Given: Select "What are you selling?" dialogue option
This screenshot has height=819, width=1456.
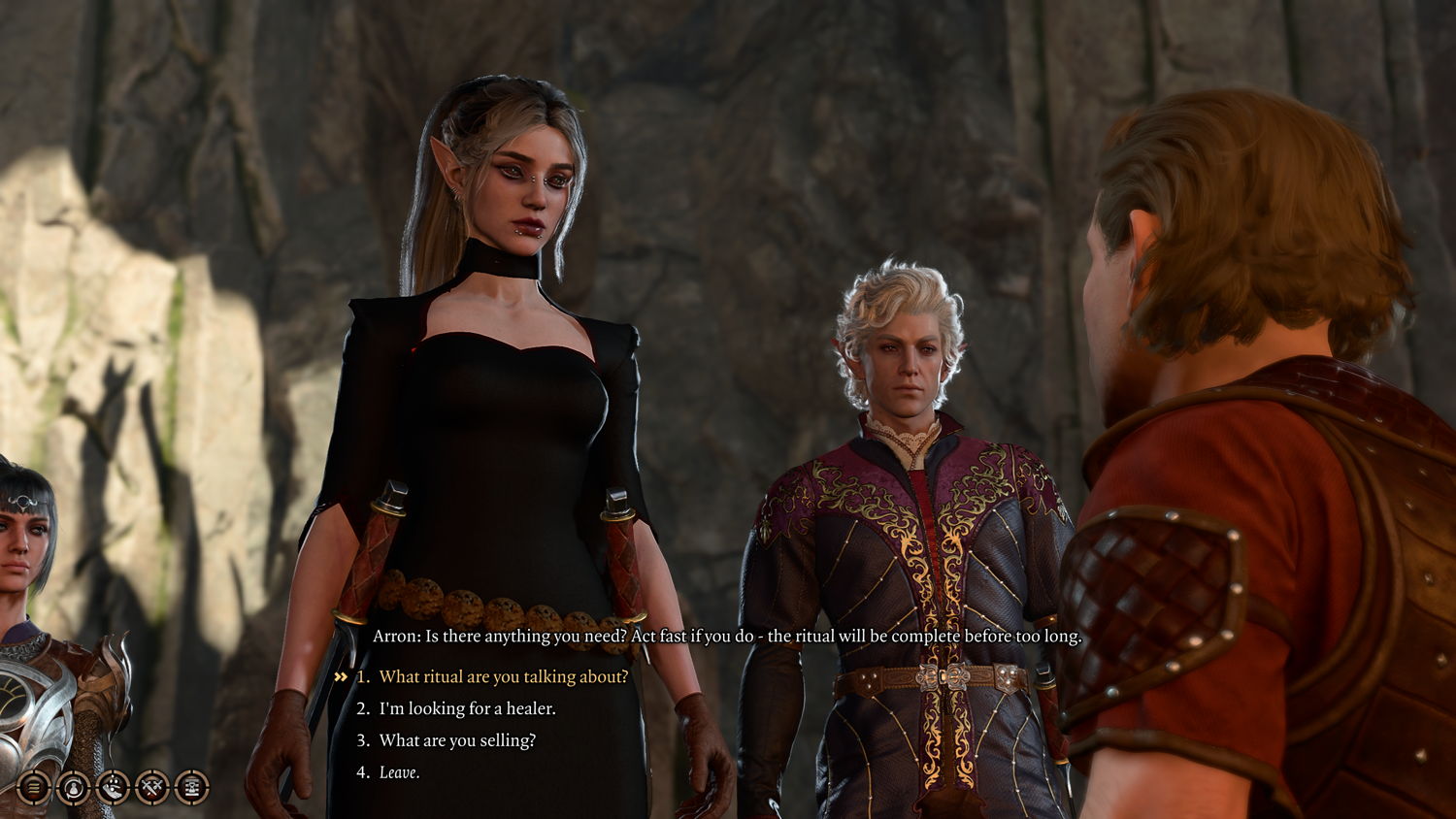Looking at the screenshot, I should [457, 740].
